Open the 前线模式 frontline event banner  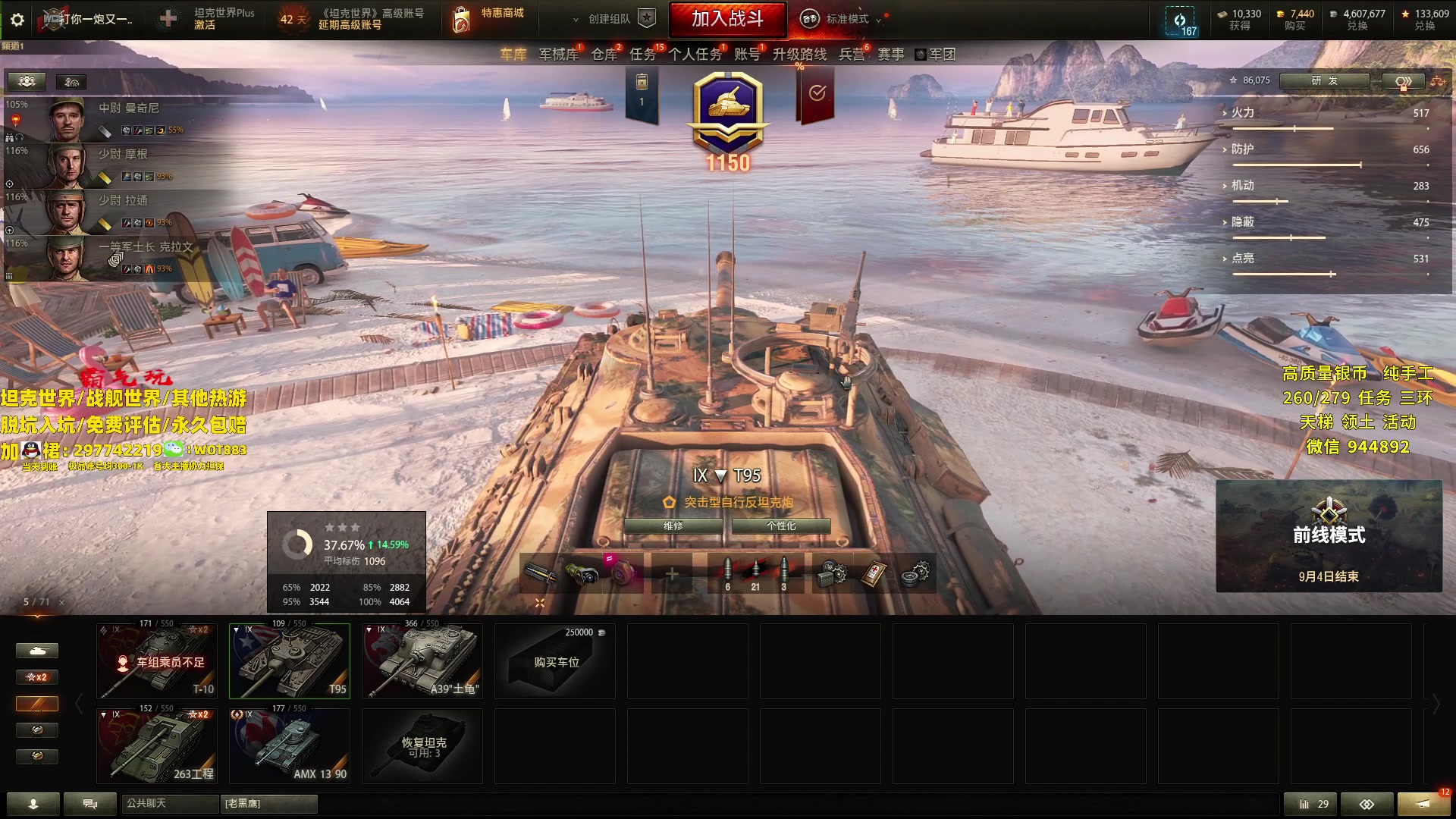(x=1329, y=536)
